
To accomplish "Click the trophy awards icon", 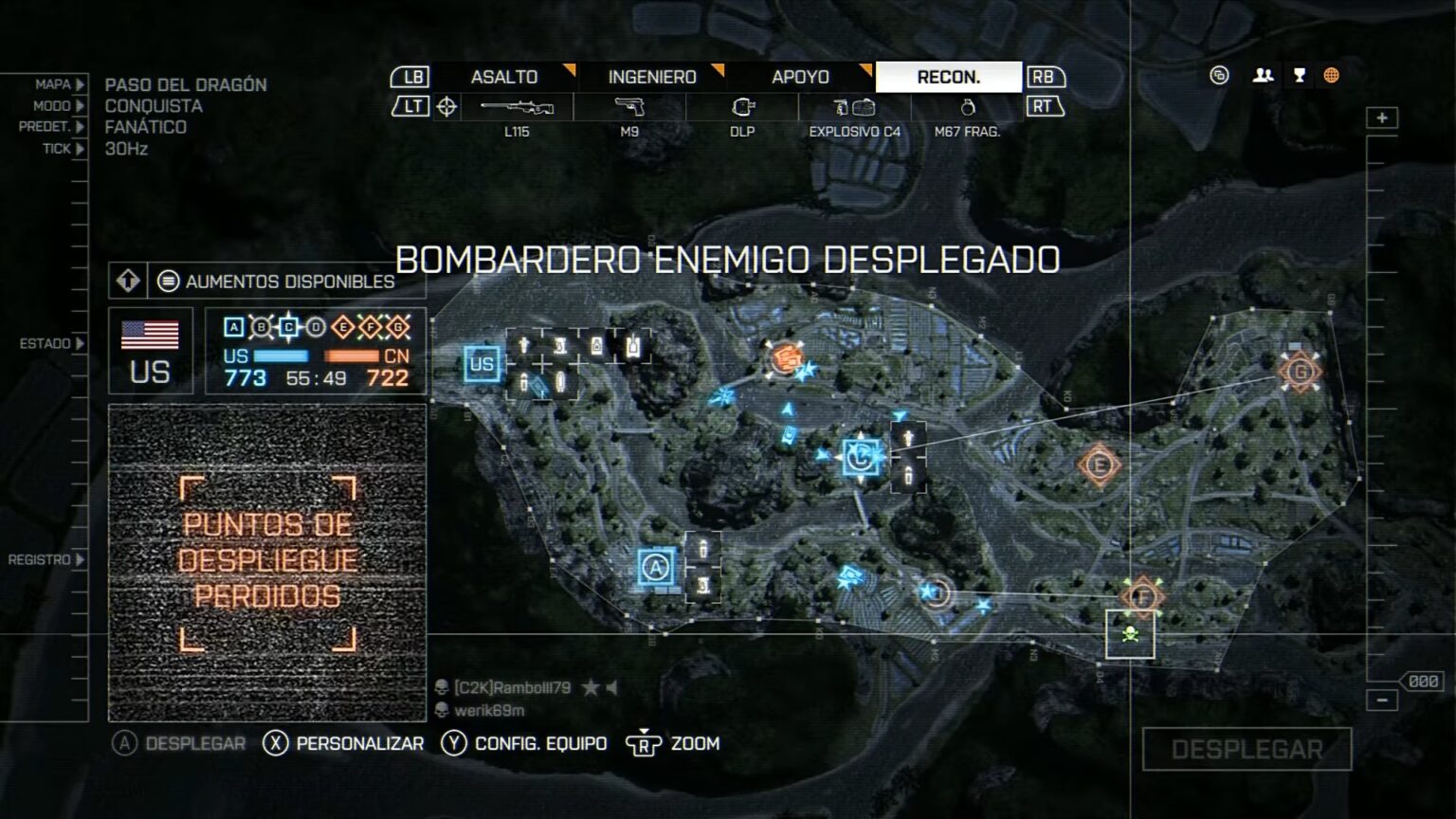I will tap(1298, 74).
